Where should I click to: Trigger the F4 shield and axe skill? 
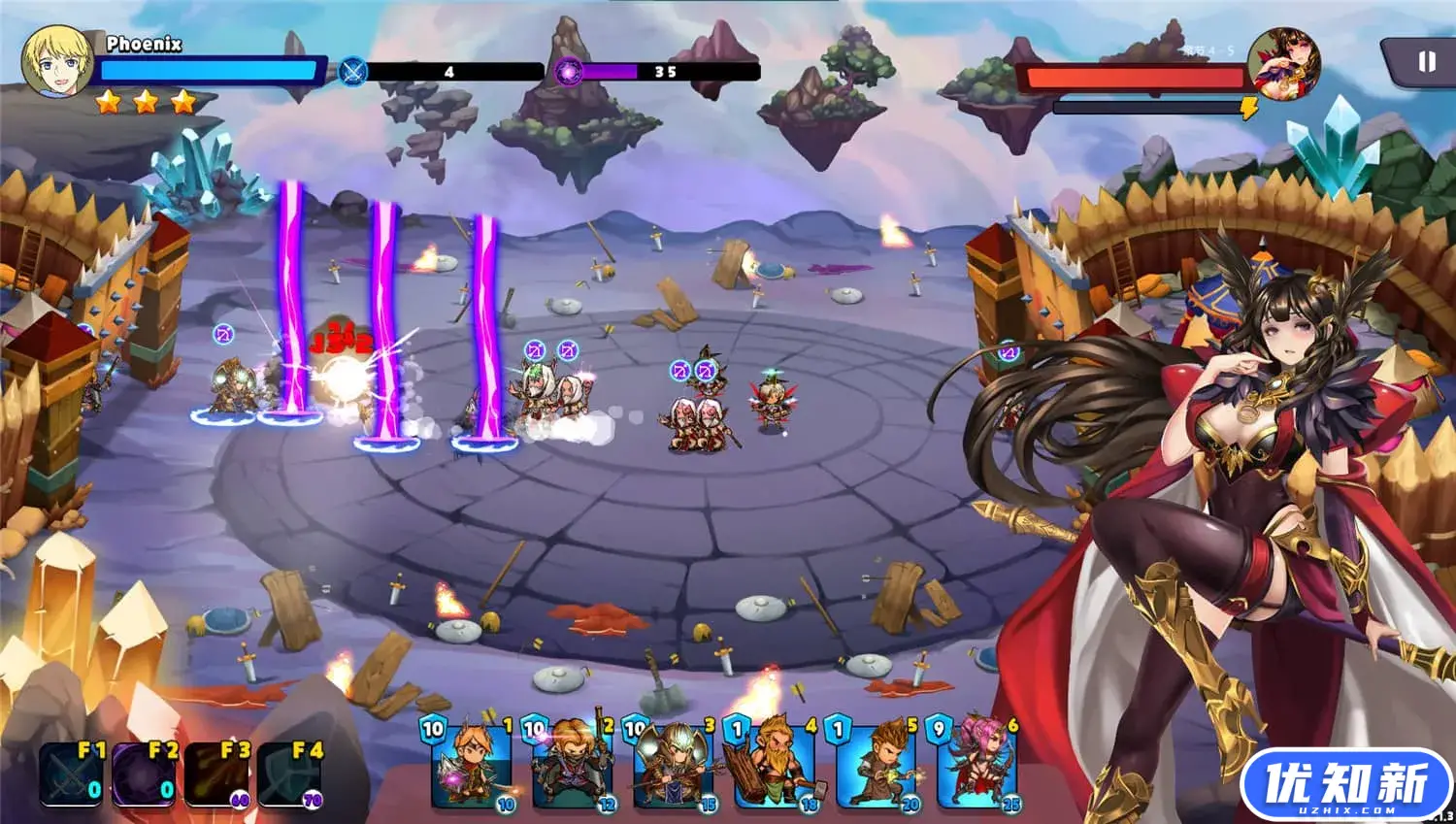(289, 774)
